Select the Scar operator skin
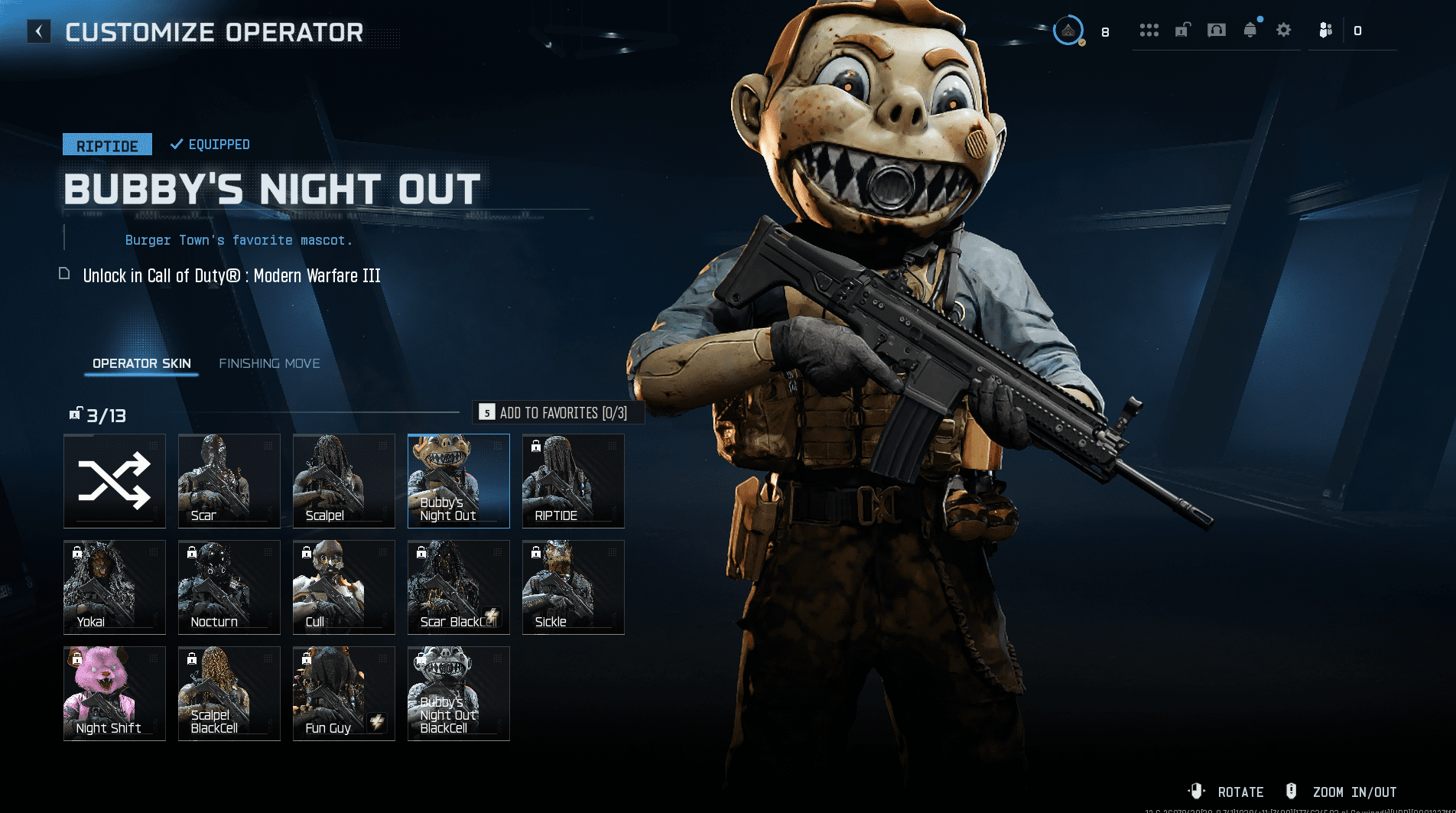 [229, 481]
